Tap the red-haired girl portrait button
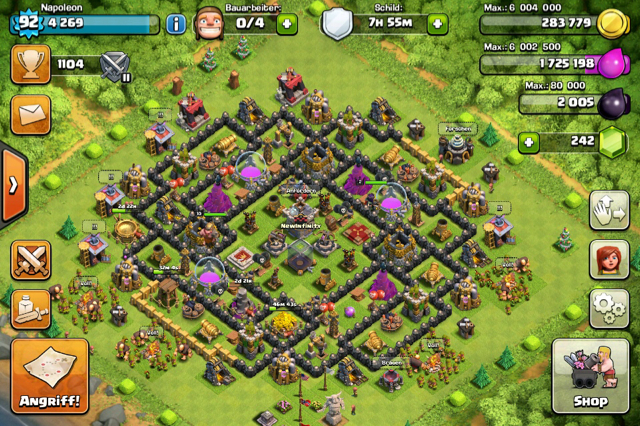This screenshot has width=640, height=426. pyautogui.click(x=609, y=260)
